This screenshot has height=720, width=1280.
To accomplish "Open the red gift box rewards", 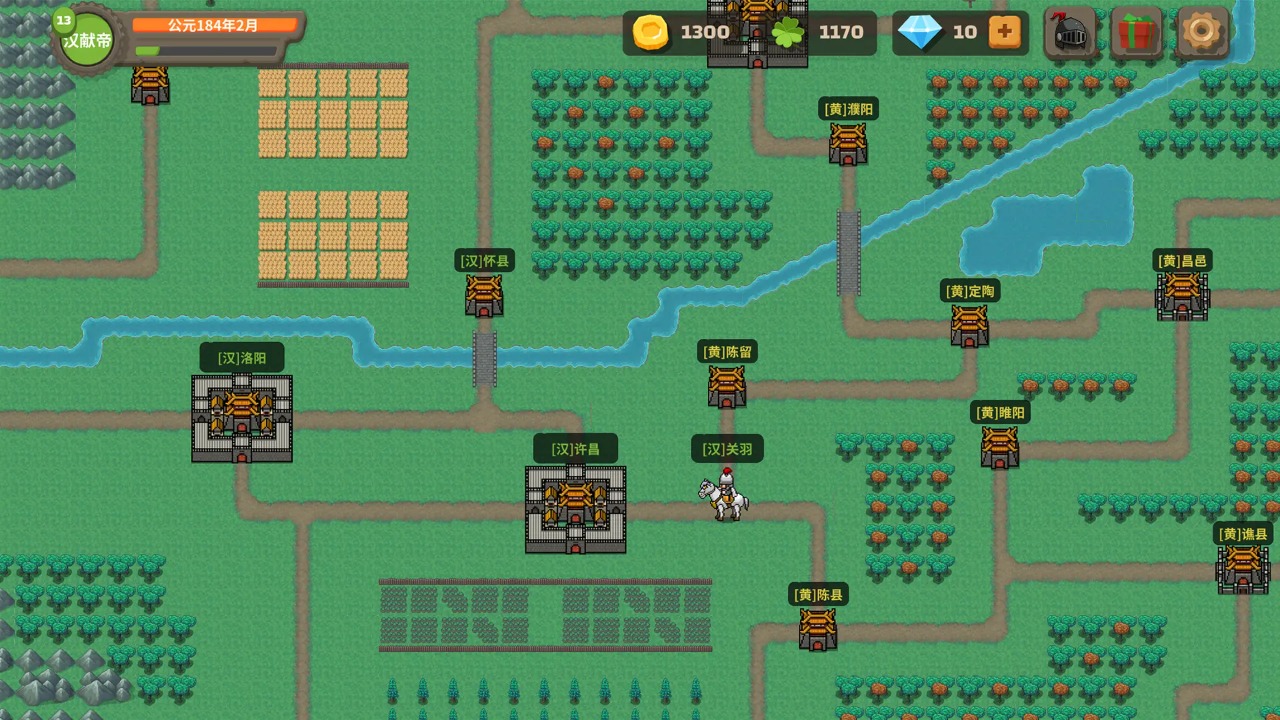I will point(1137,32).
